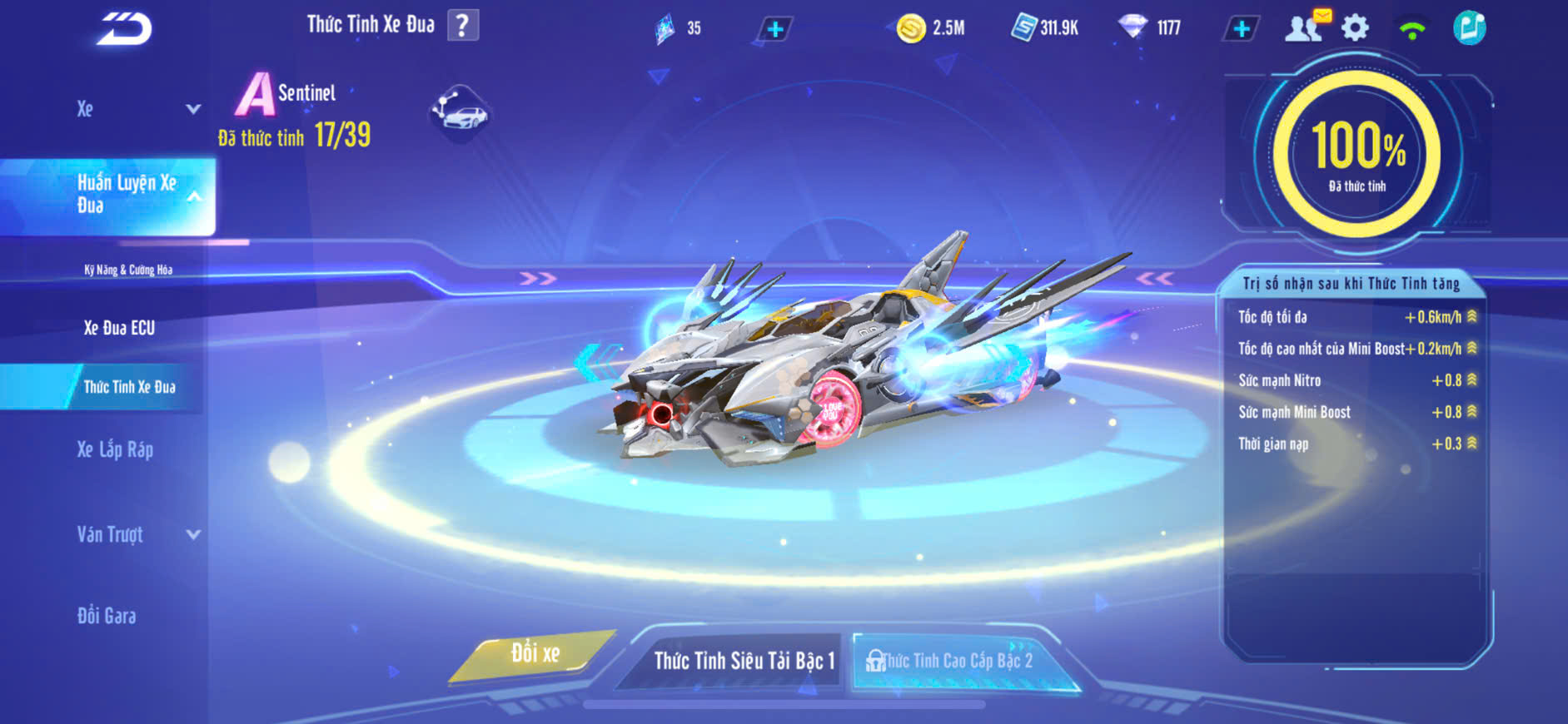Select locked Thức Tỉnh Cao Cấp Bậc 2 tab
The image size is (1568, 724).
coord(956,661)
